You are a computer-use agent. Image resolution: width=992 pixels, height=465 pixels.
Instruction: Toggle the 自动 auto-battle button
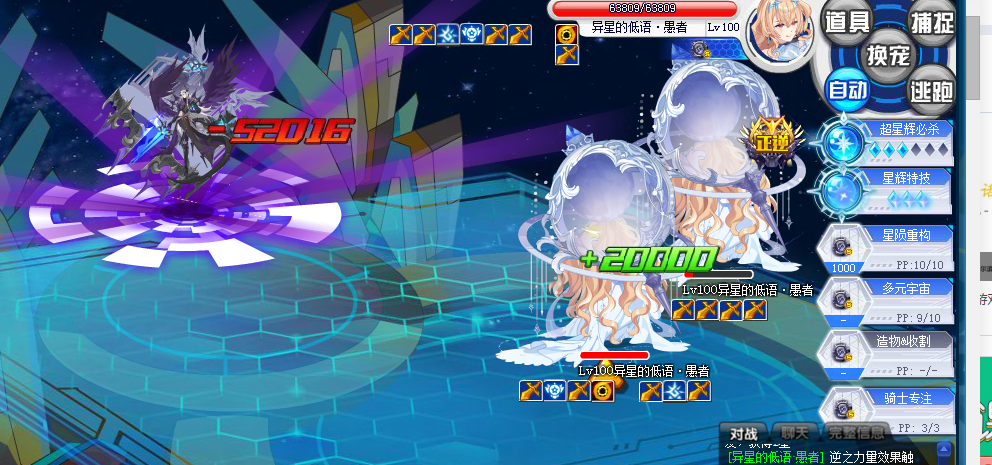pos(846,90)
